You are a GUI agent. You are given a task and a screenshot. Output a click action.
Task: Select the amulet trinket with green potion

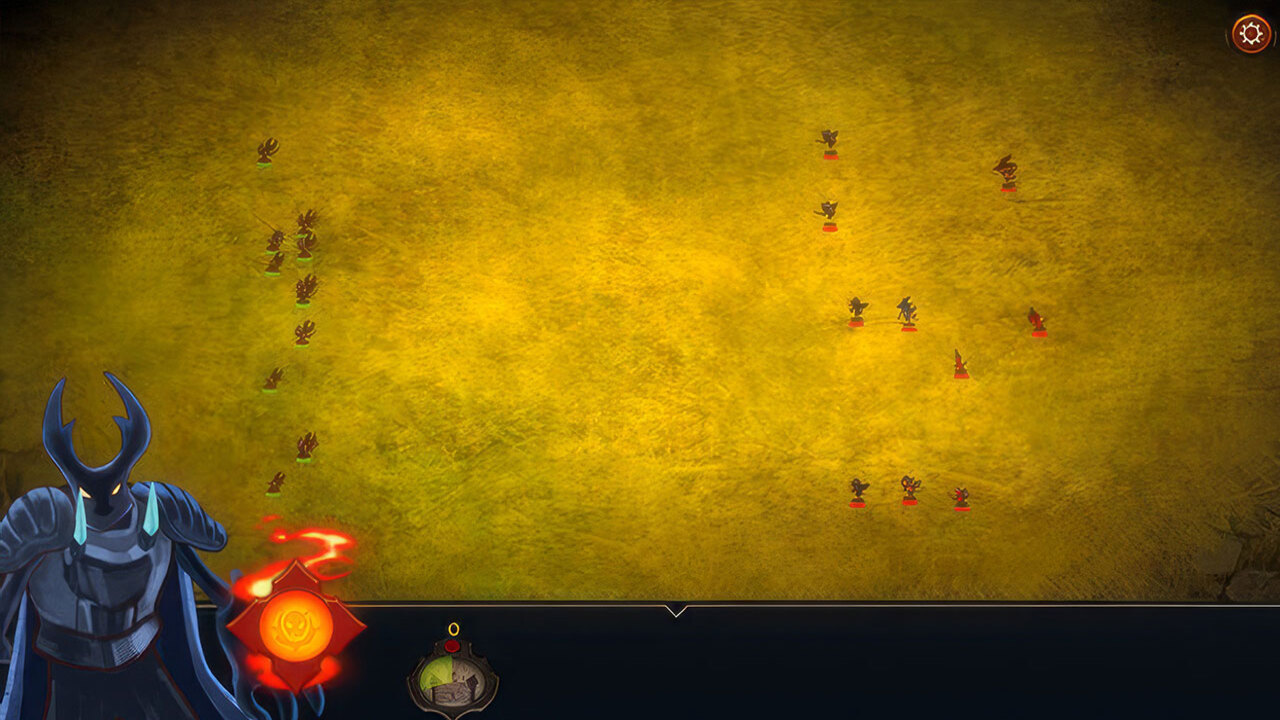(x=453, y=678)
